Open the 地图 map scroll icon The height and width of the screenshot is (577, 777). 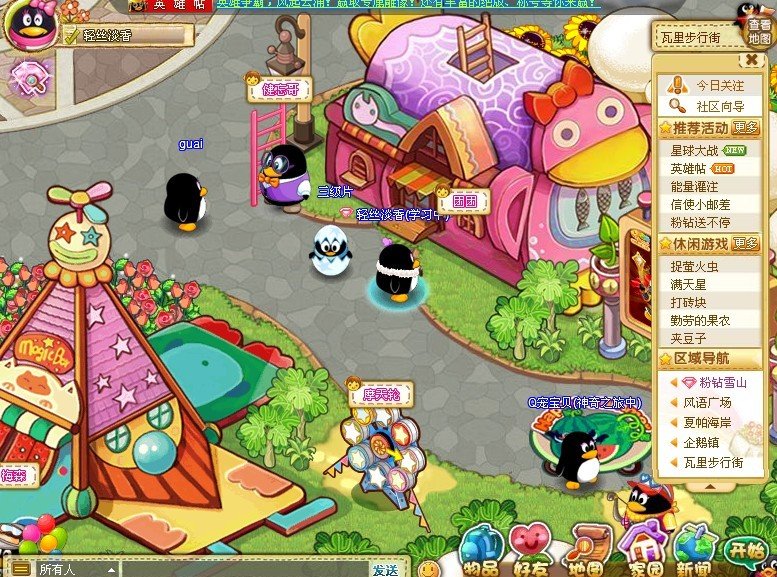point(586,549)
